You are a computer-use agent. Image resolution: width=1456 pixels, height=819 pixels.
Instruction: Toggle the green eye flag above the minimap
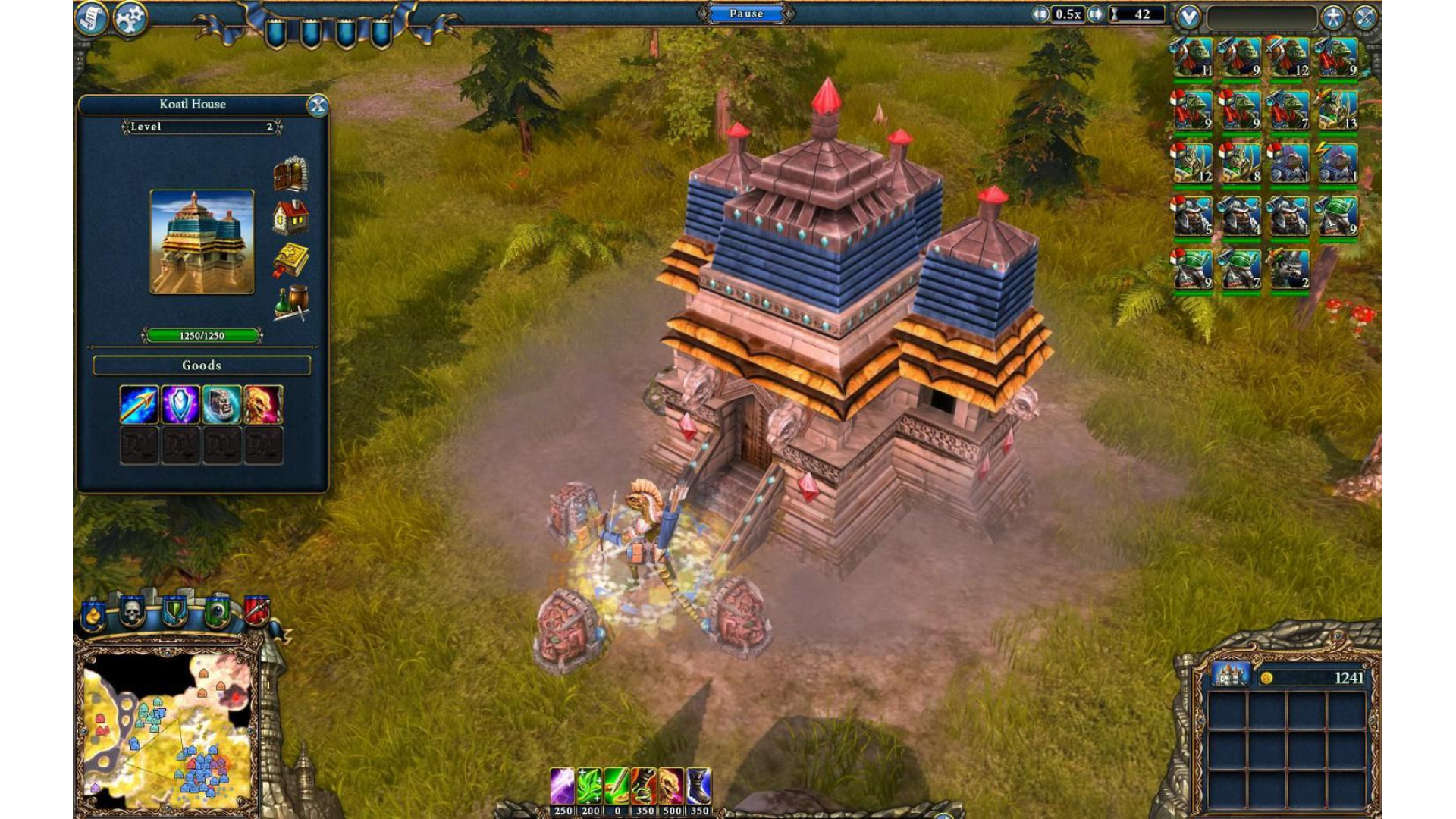coord(217,611)
